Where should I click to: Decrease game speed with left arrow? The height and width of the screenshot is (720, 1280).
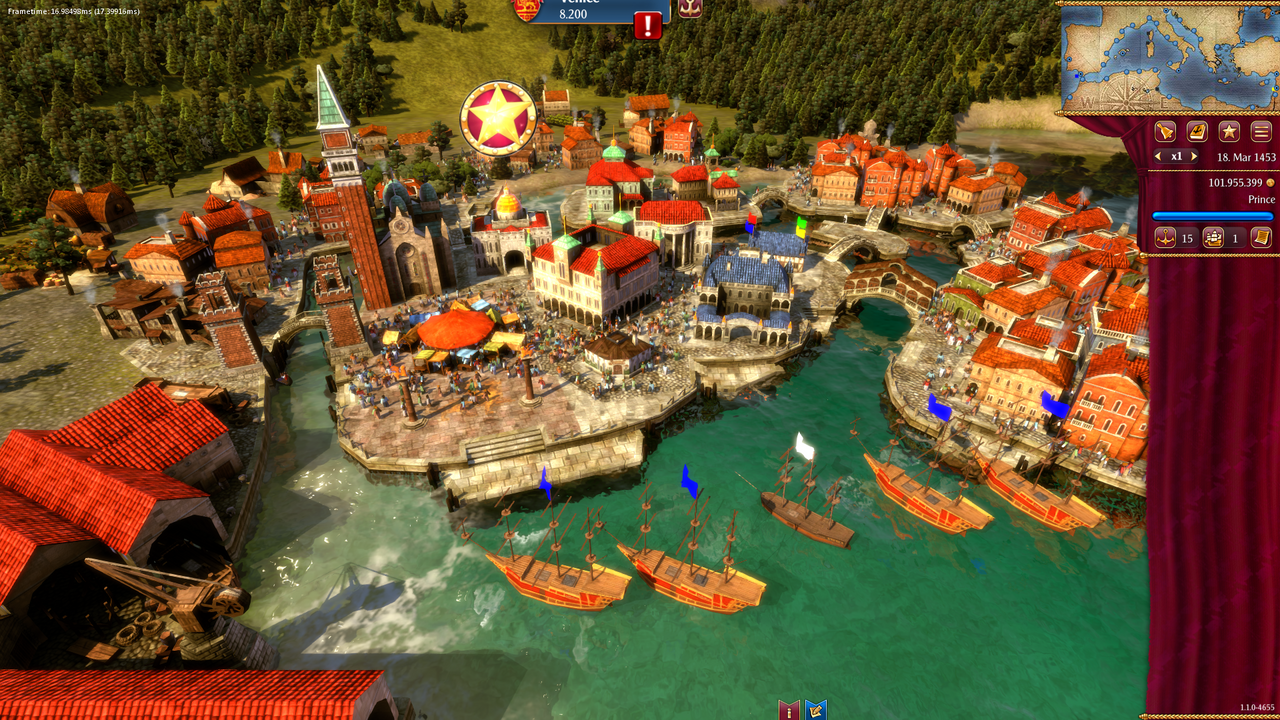click(x=1157, y=156)
